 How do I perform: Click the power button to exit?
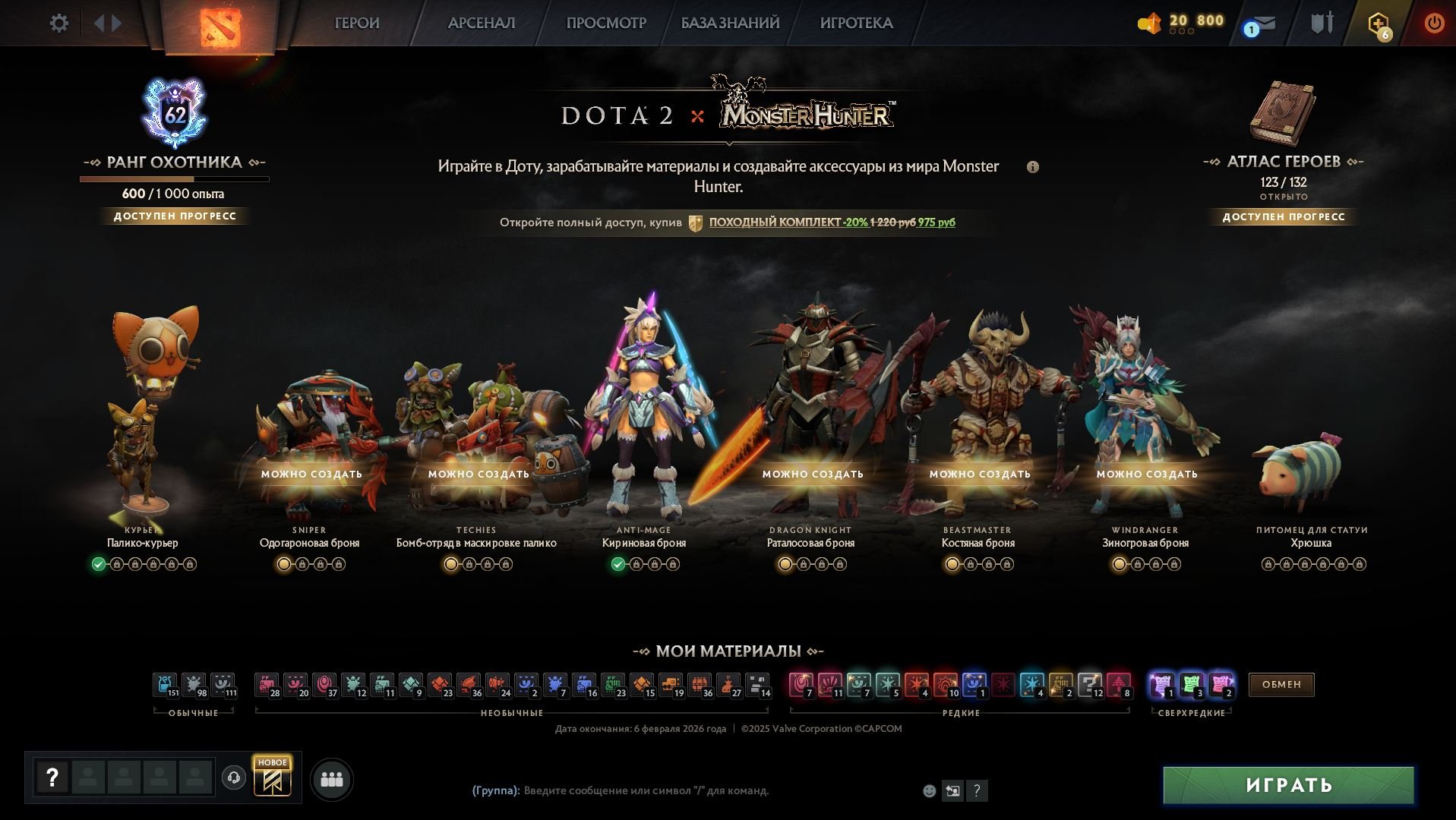(1434, 23)
